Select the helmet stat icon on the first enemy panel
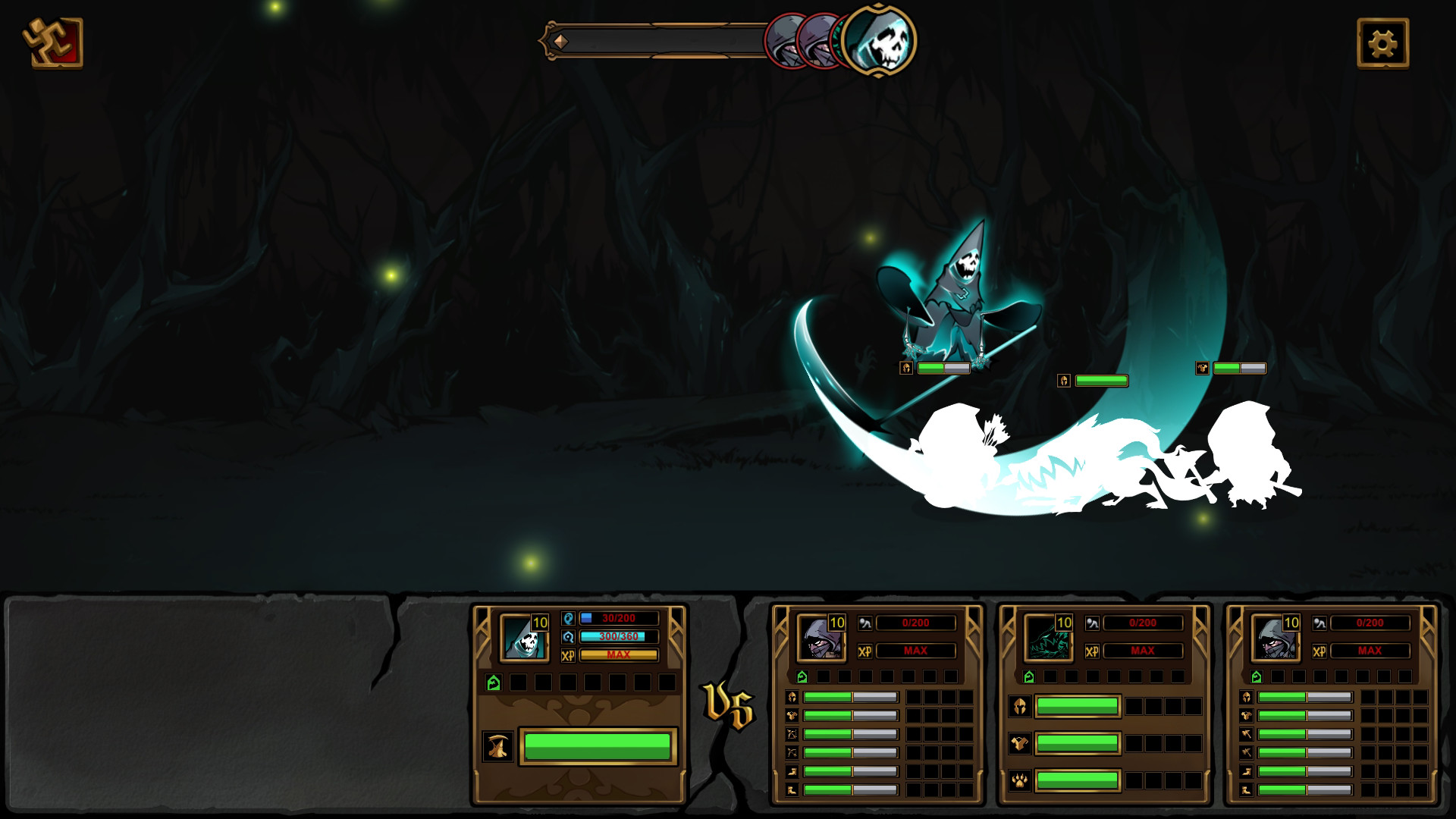 tap(792, 698)
